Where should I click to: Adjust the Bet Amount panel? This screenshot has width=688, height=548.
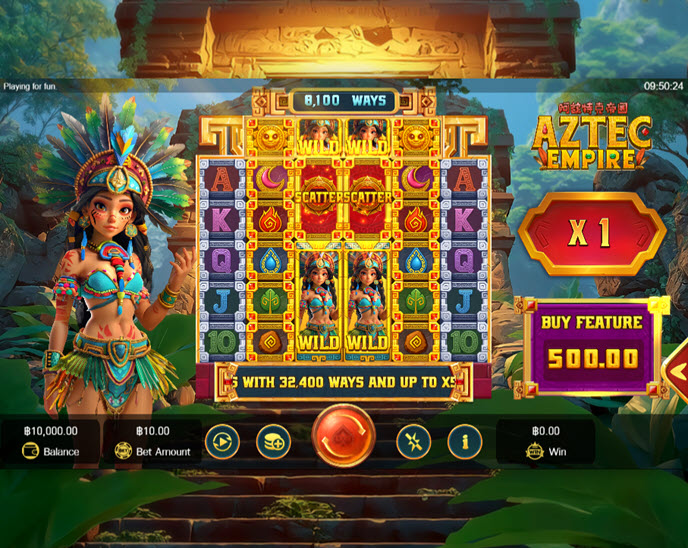(153, 441)
